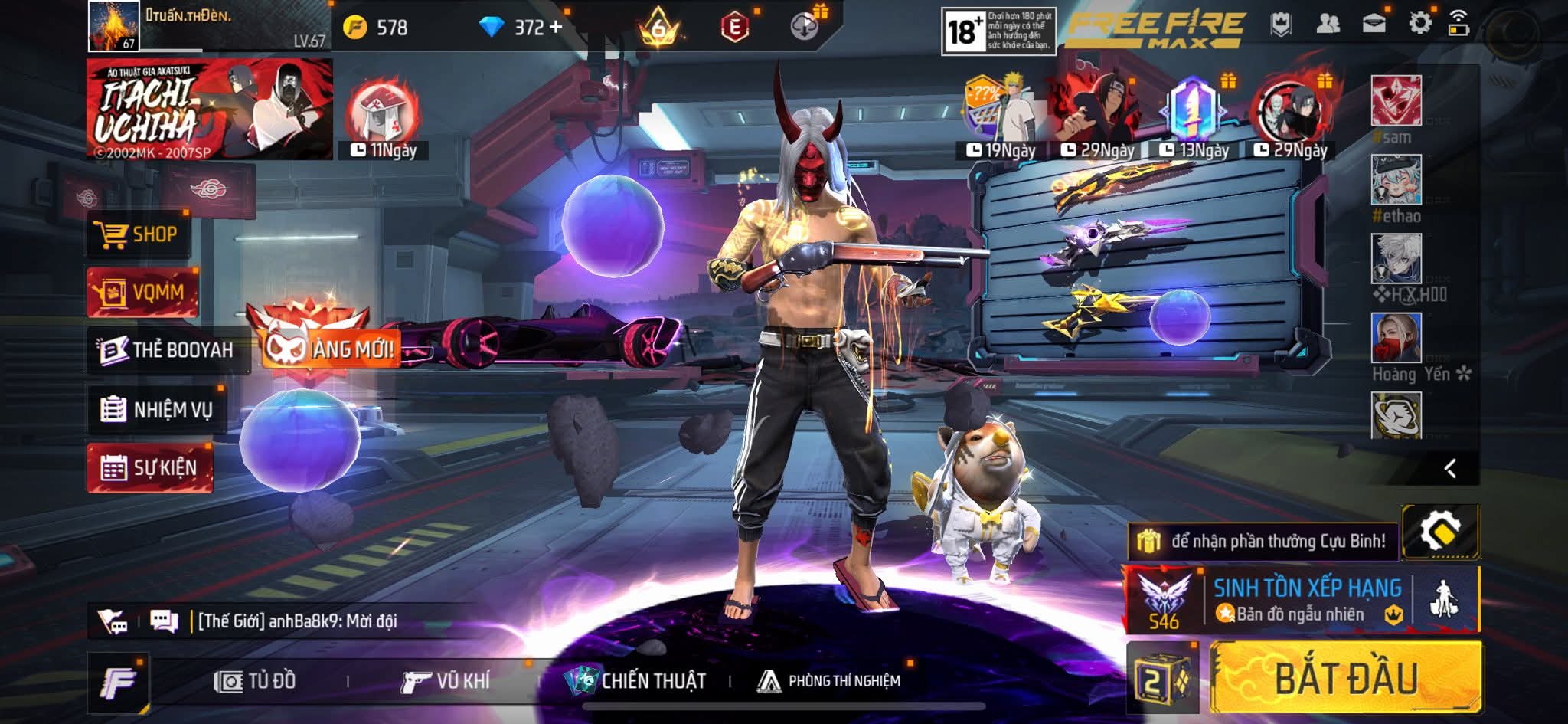Add diamonds with the plus button
Screen dimensions: 1568x724
coord(556,28)
